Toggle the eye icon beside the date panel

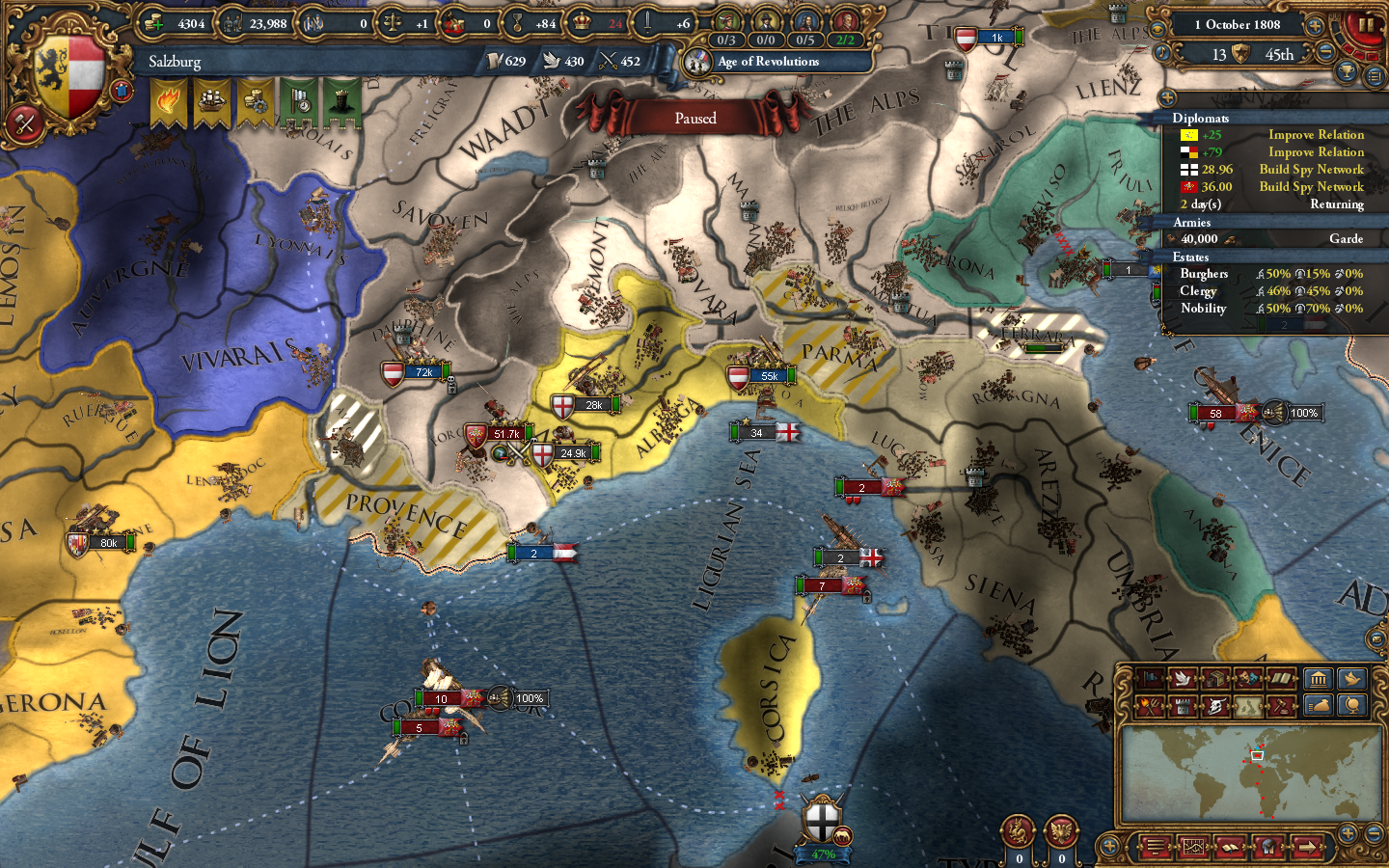(x=1158, y=29)
